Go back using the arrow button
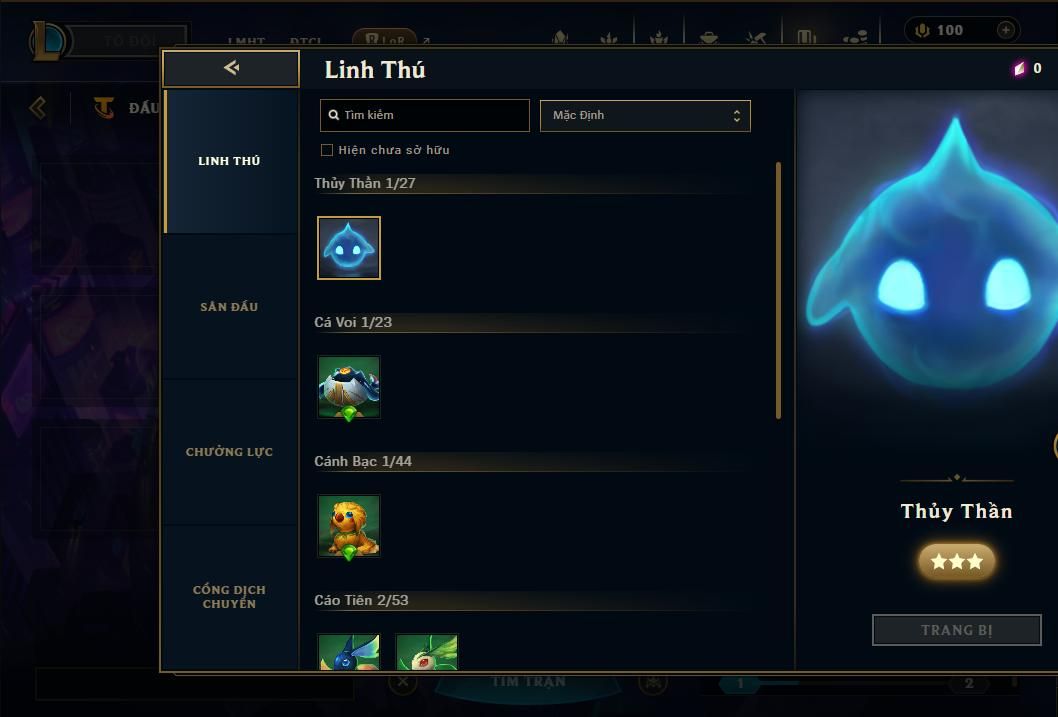 (231, 68)
